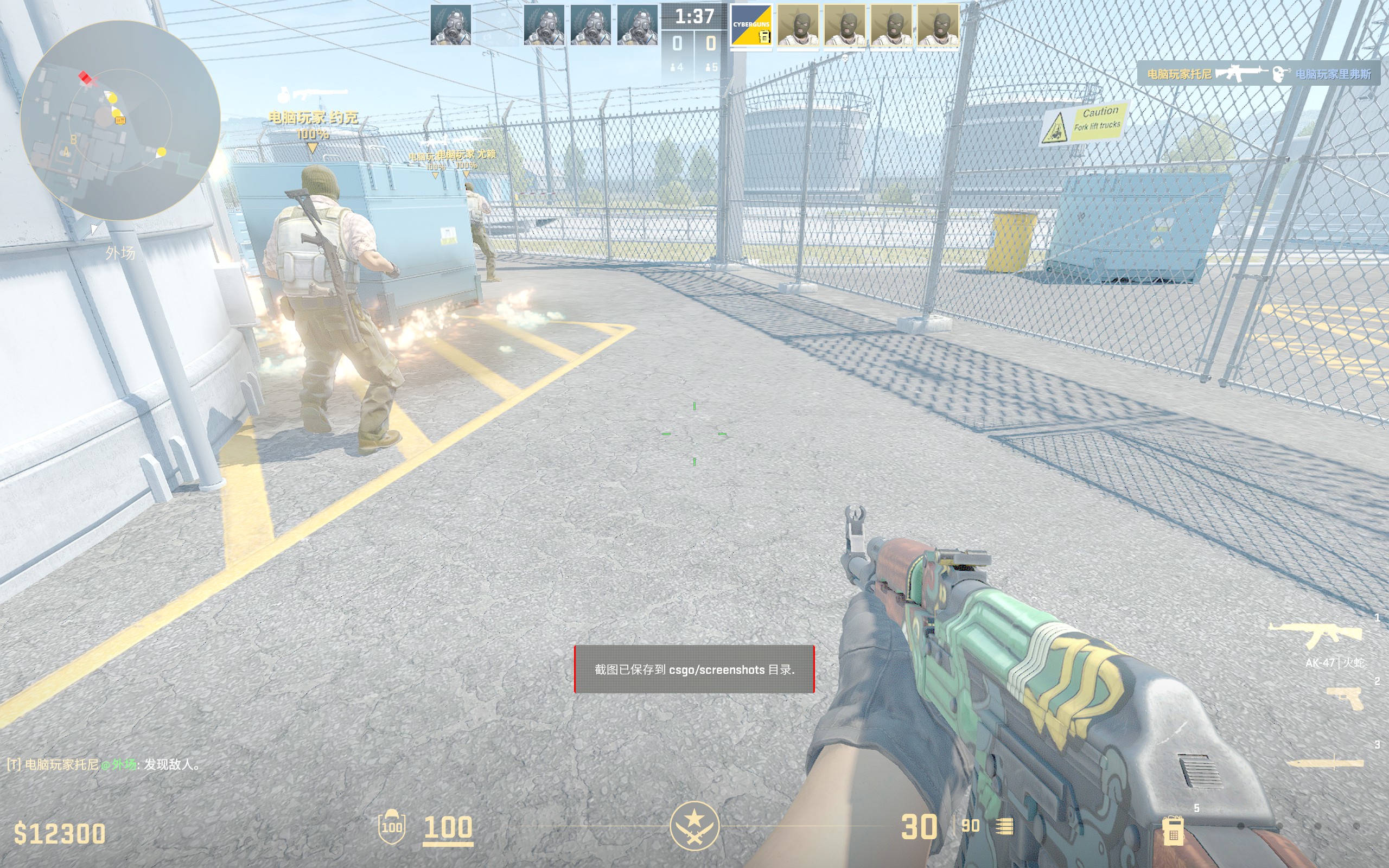Click the kill feed entry at top right
This screenshot has width=1389, height=868.
coord(1258,74)
